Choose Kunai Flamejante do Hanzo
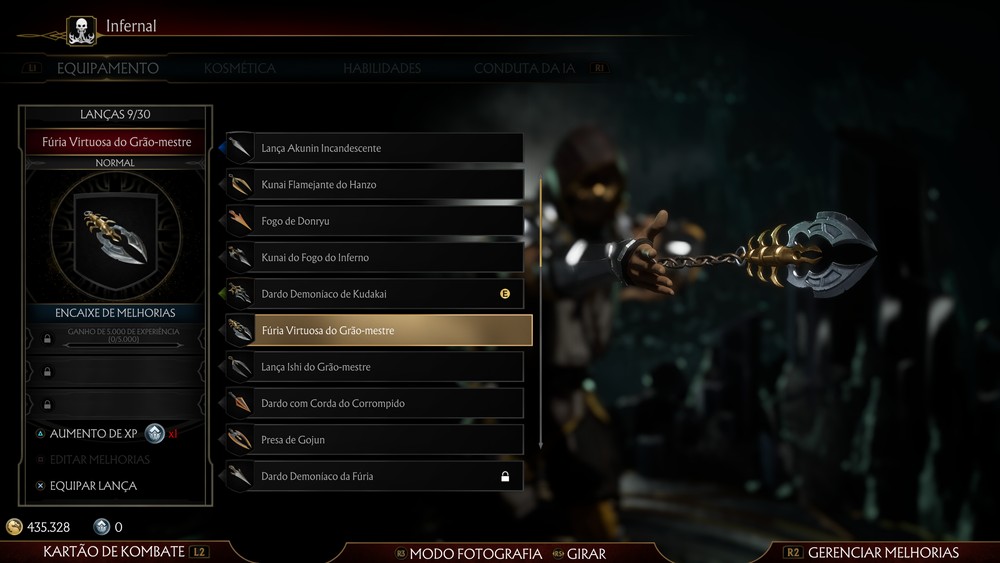This screenshot has width=1000, height=563. point(374,185)
